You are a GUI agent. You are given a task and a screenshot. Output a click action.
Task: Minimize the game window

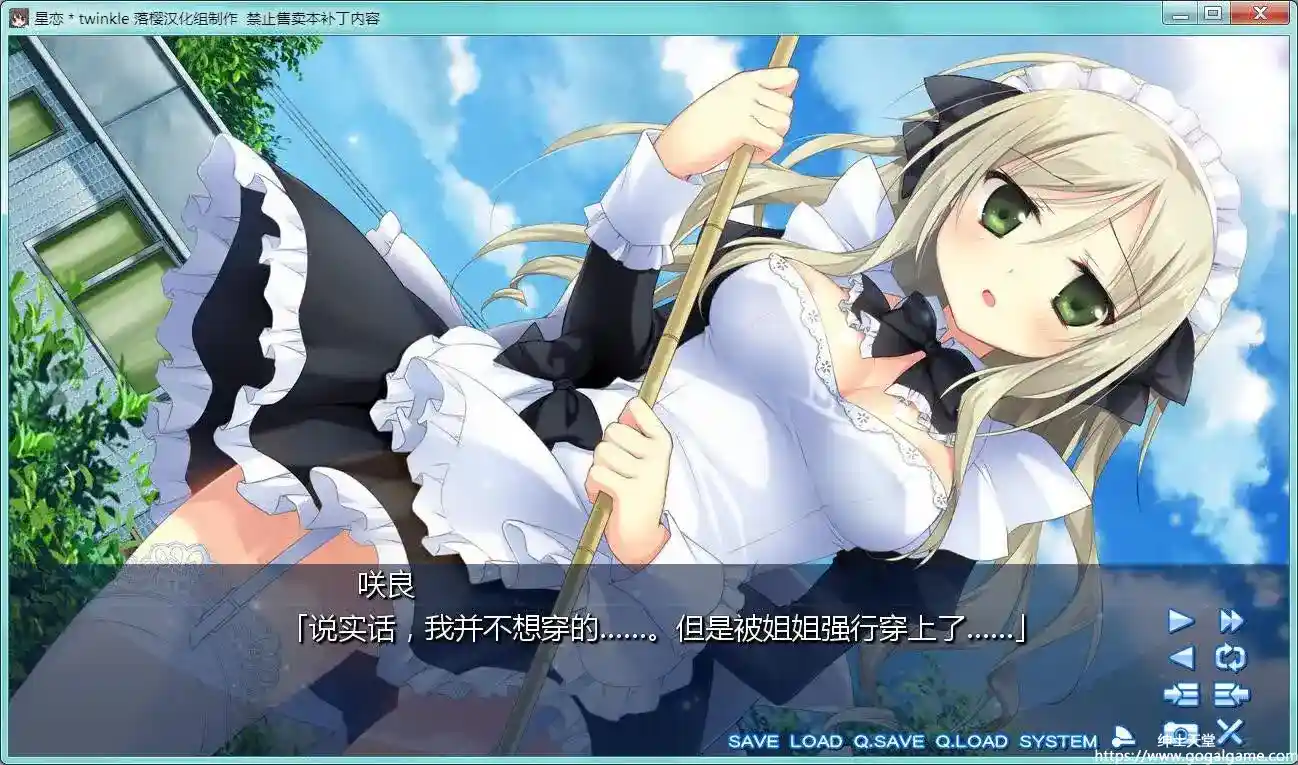(x=1182, y=13)
